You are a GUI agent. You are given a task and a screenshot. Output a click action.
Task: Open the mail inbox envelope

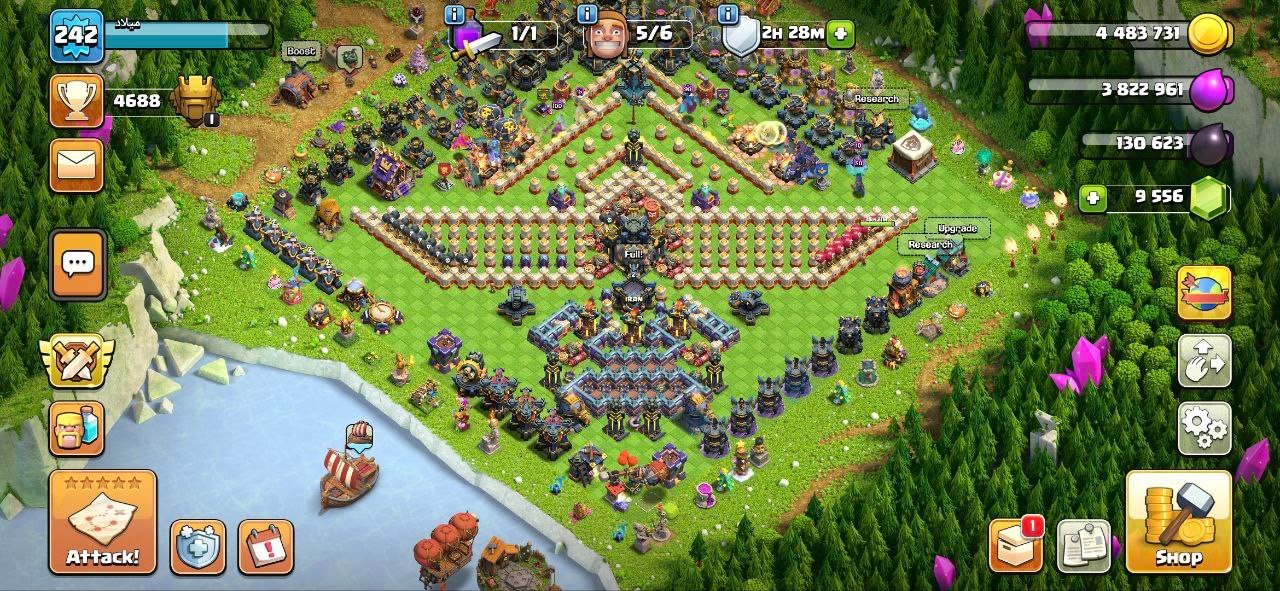click(x=77, y=165)
